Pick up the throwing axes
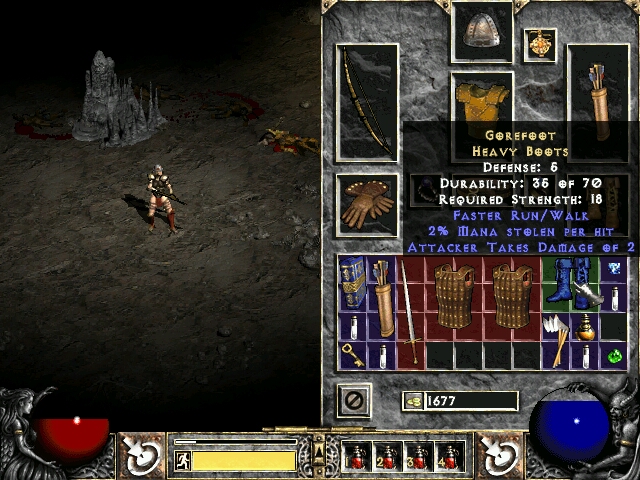Image resolution: width=640 pixels, height=480 pixels. pyautogui.click(x=556, y=326)
